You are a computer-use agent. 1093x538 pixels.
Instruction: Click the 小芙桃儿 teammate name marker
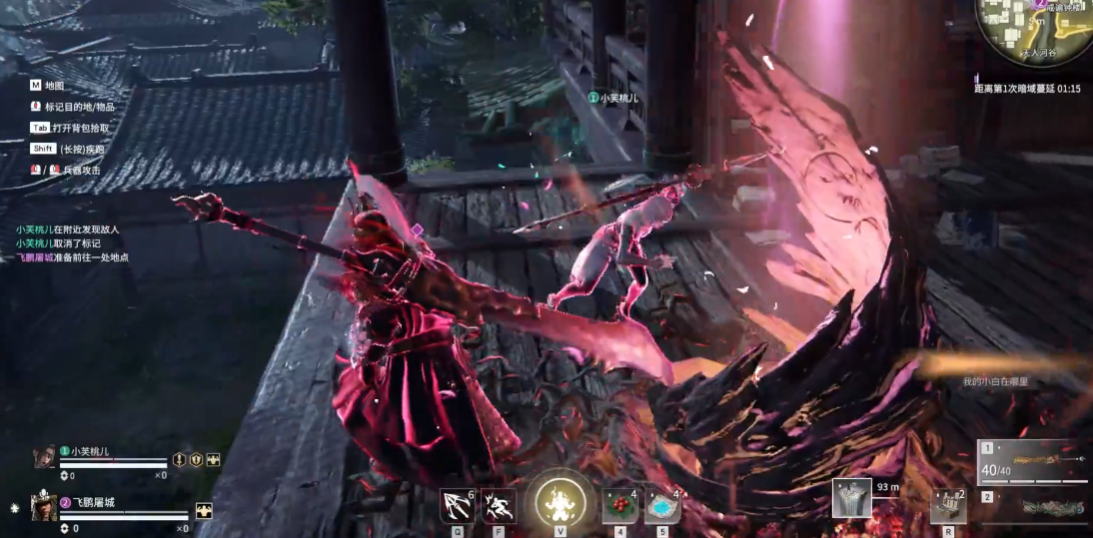(614, 98)
